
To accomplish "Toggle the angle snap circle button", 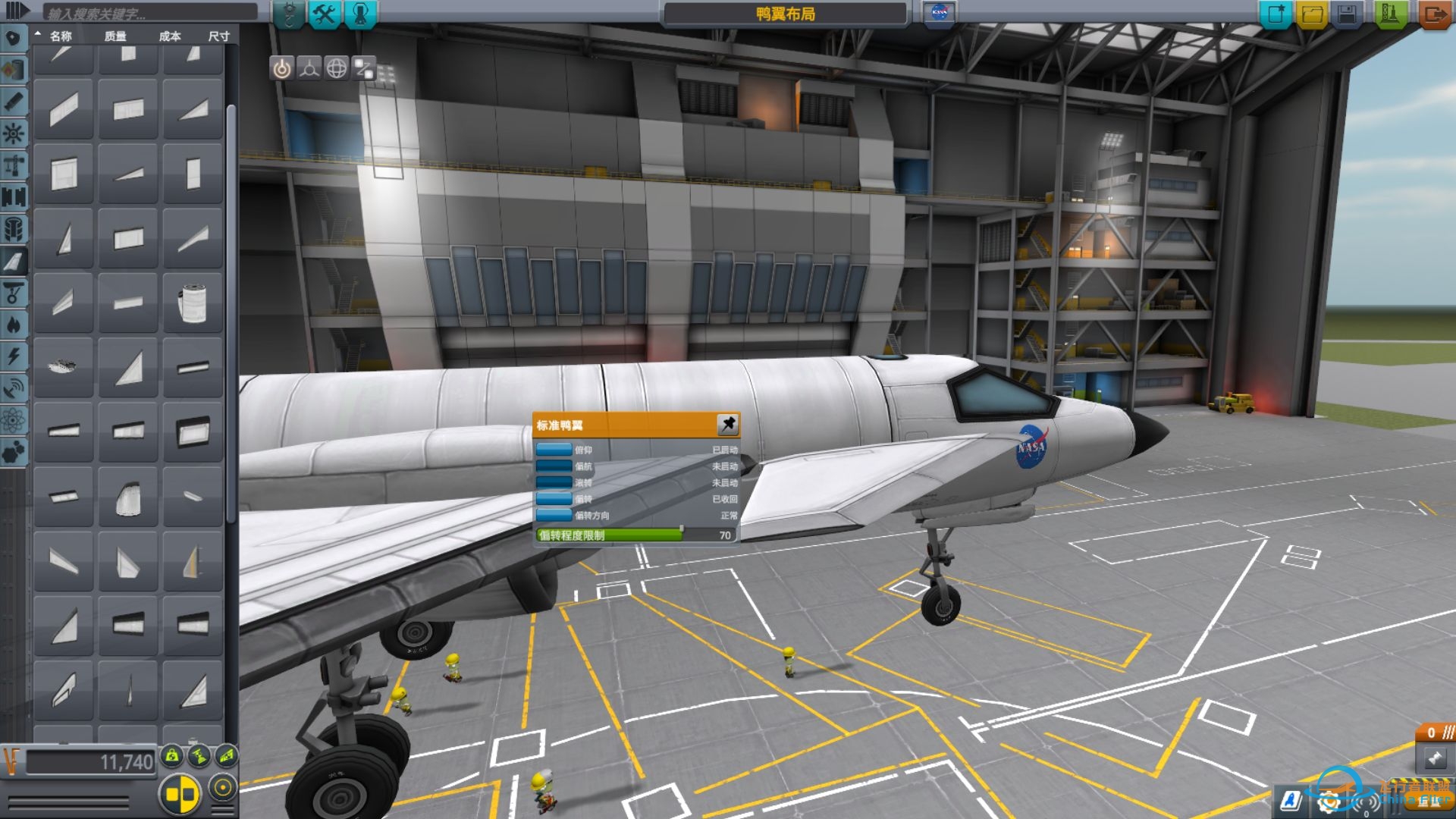I will (223, 788).
